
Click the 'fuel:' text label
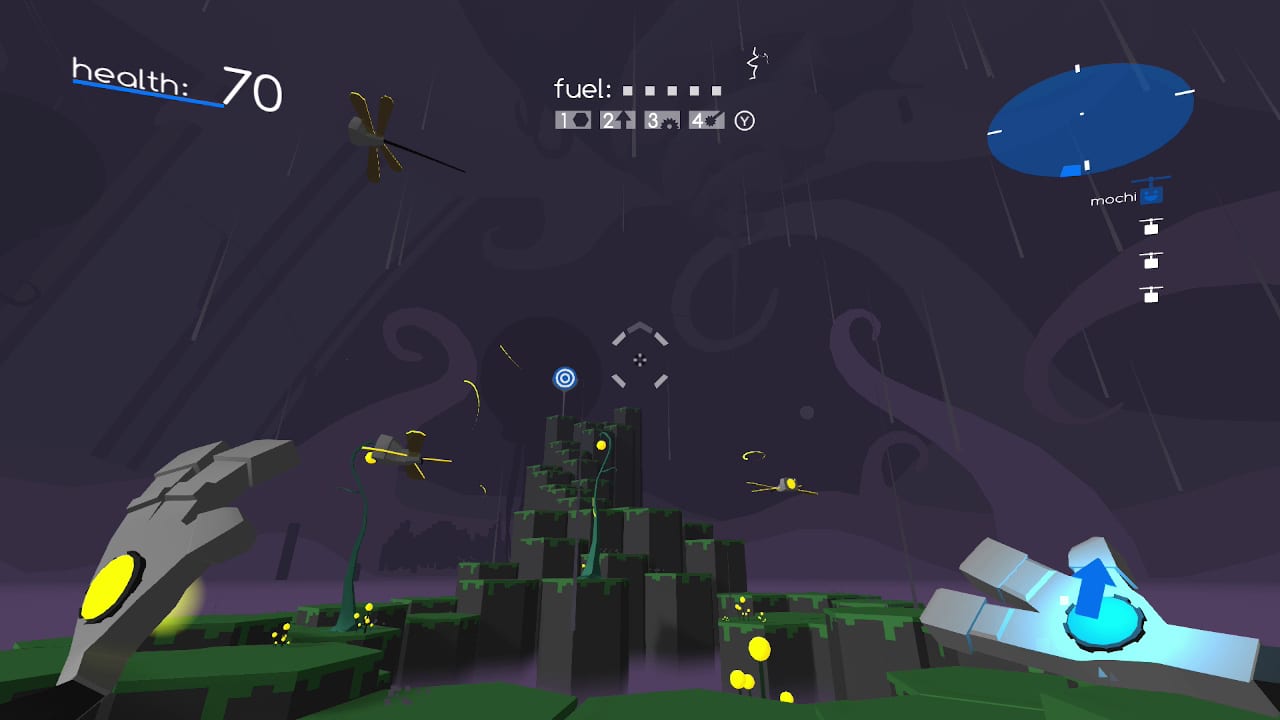point(583,89)
